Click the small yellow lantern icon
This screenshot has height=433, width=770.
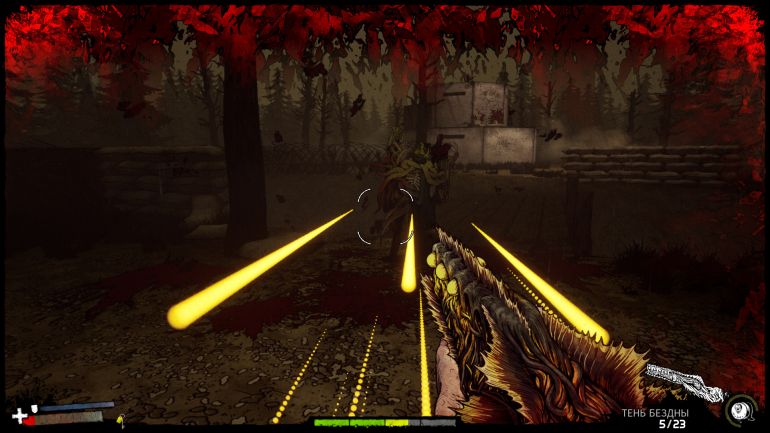click(x=120, y=420)
